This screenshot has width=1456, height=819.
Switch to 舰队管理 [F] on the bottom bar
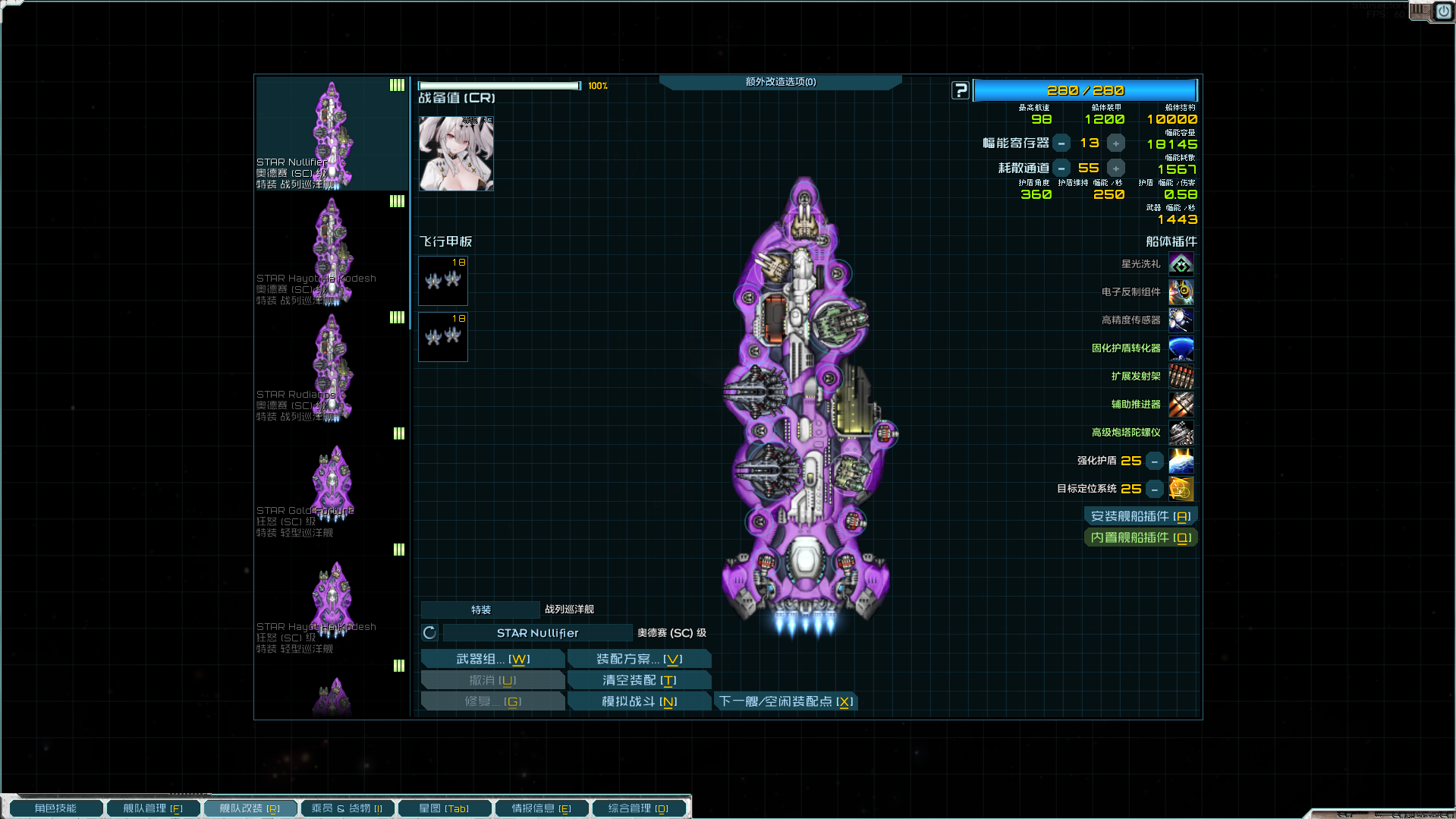point(153,808)
